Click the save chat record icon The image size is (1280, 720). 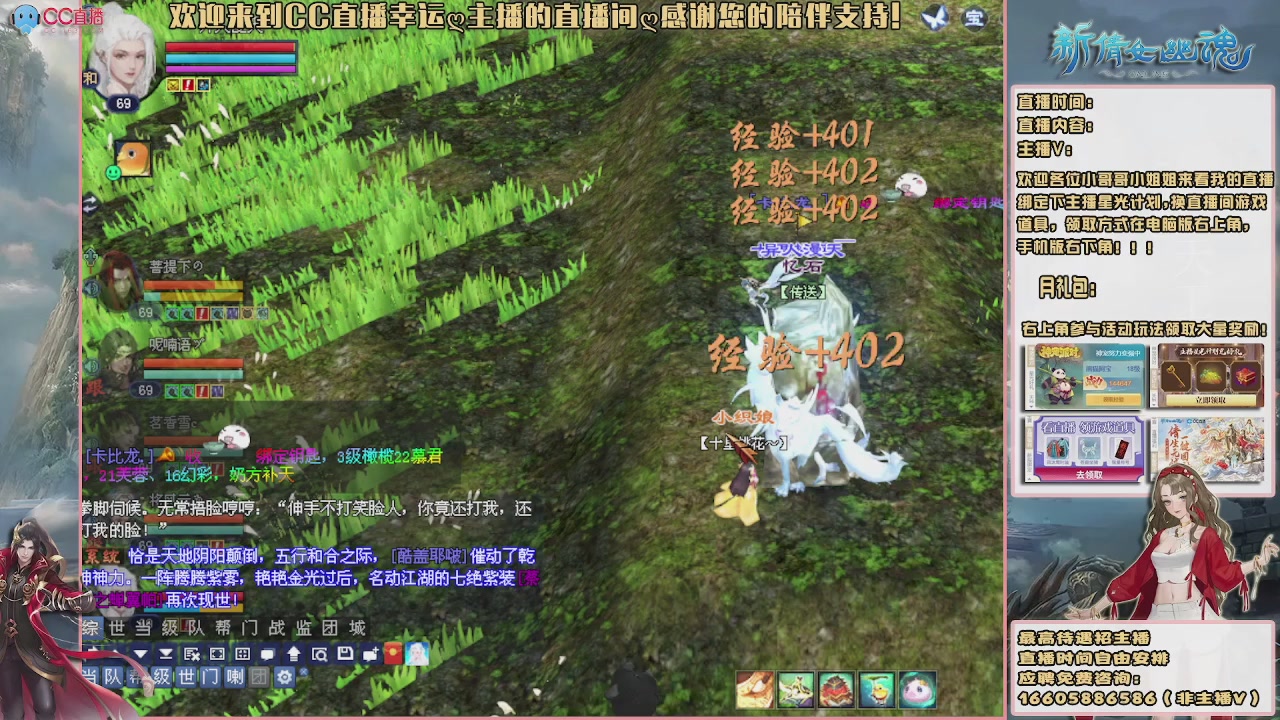tap(345, 654)
